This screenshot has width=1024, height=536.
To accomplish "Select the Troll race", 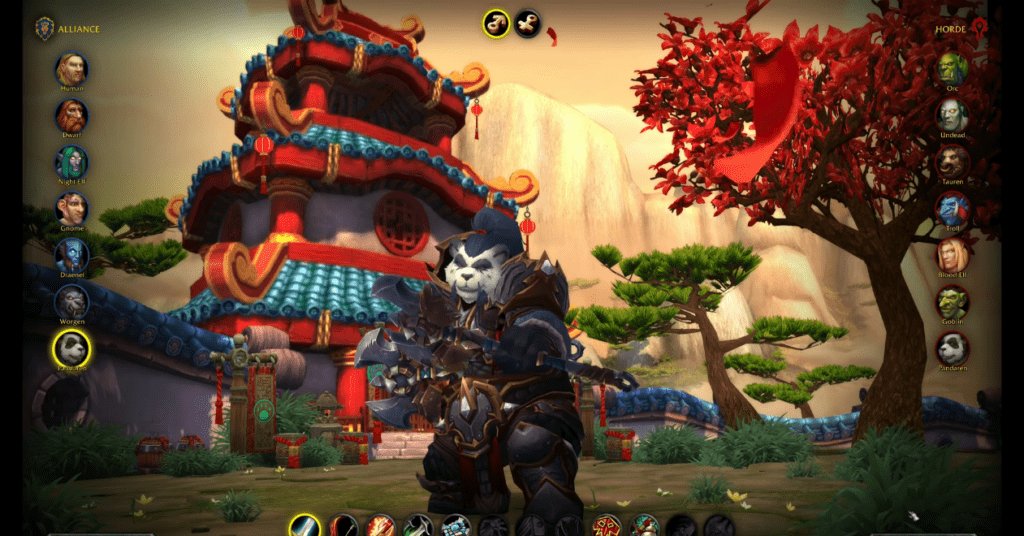I will pos(952,209).
